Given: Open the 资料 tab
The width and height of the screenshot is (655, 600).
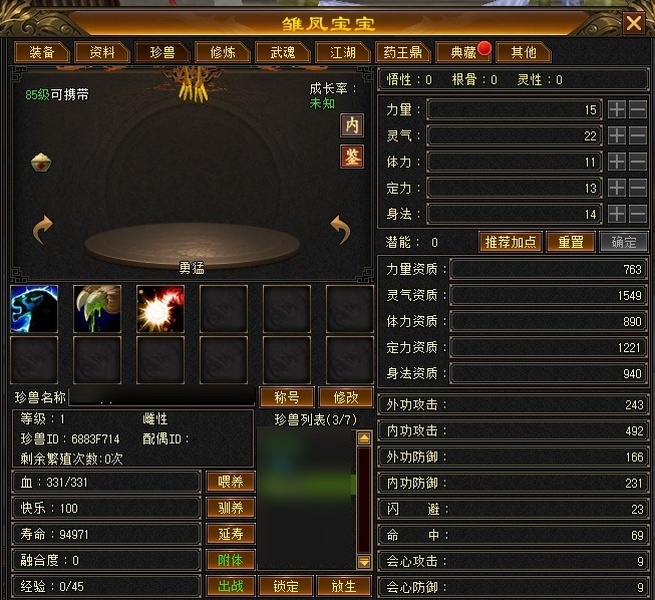Looking at the screenshot, I should click(102, 52).
